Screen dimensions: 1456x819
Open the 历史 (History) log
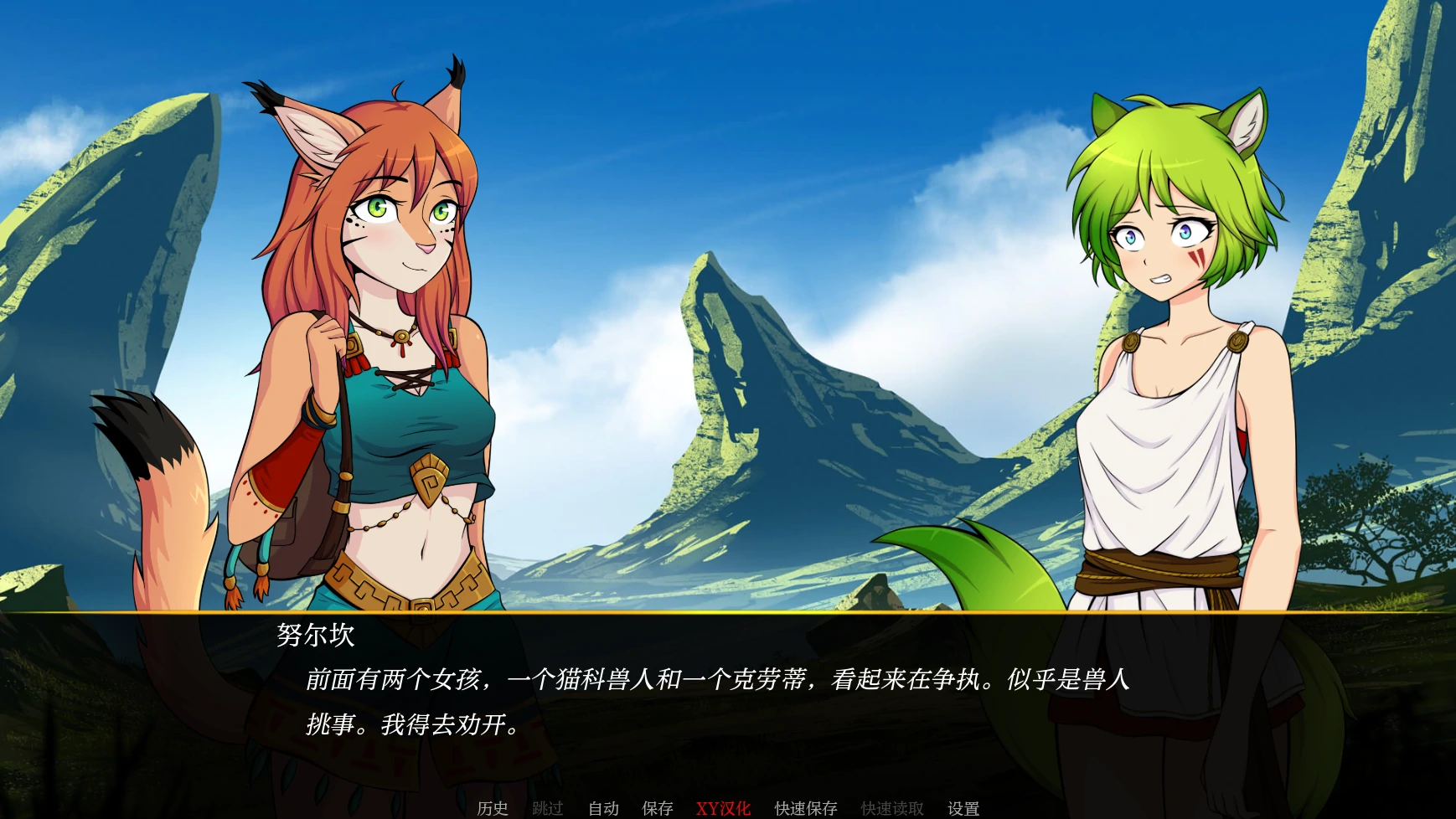(493, 808)
